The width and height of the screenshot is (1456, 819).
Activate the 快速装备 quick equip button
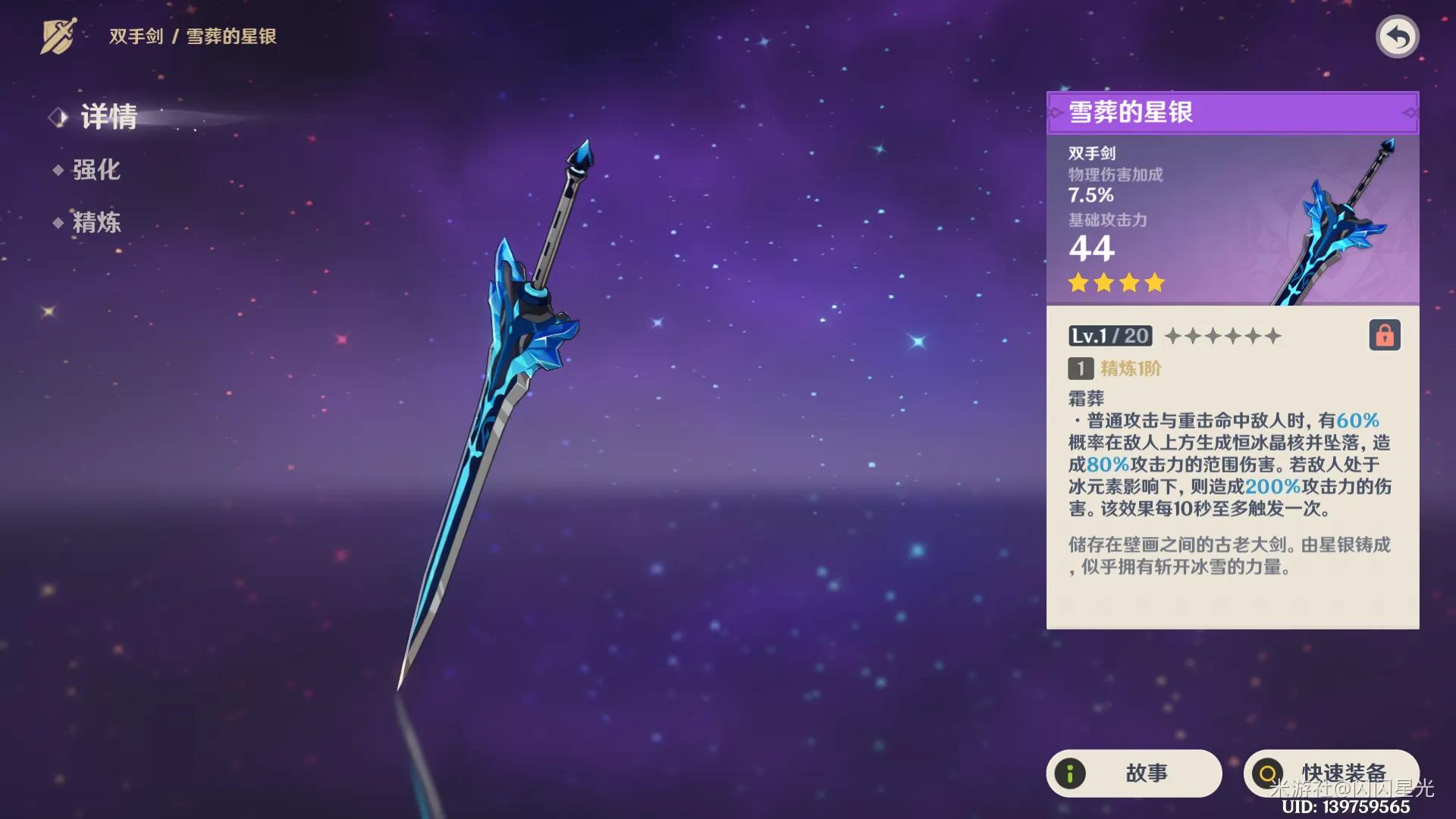(x=1331, y=773)
